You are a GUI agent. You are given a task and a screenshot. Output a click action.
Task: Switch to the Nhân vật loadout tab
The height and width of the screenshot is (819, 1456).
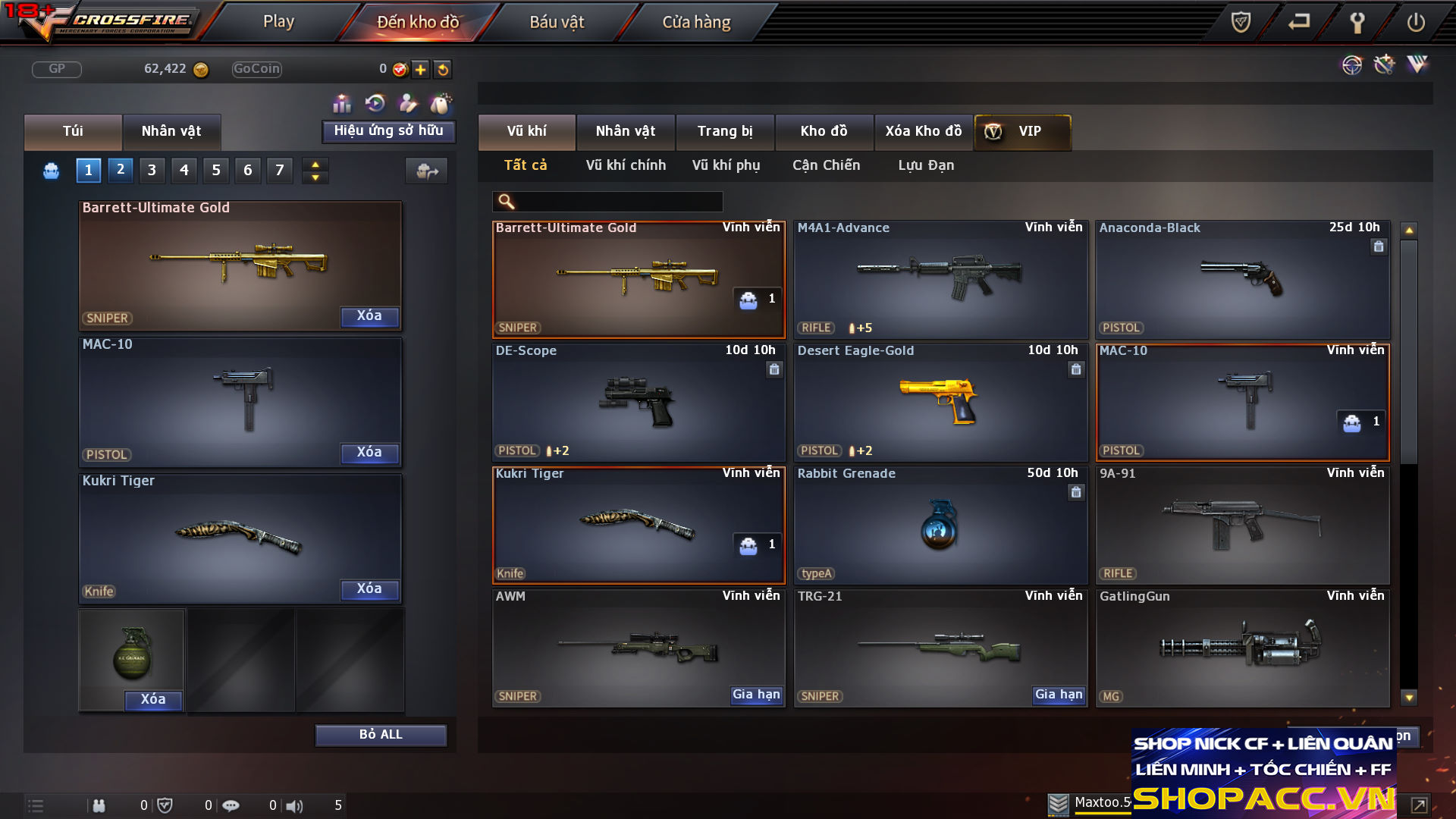171,131
